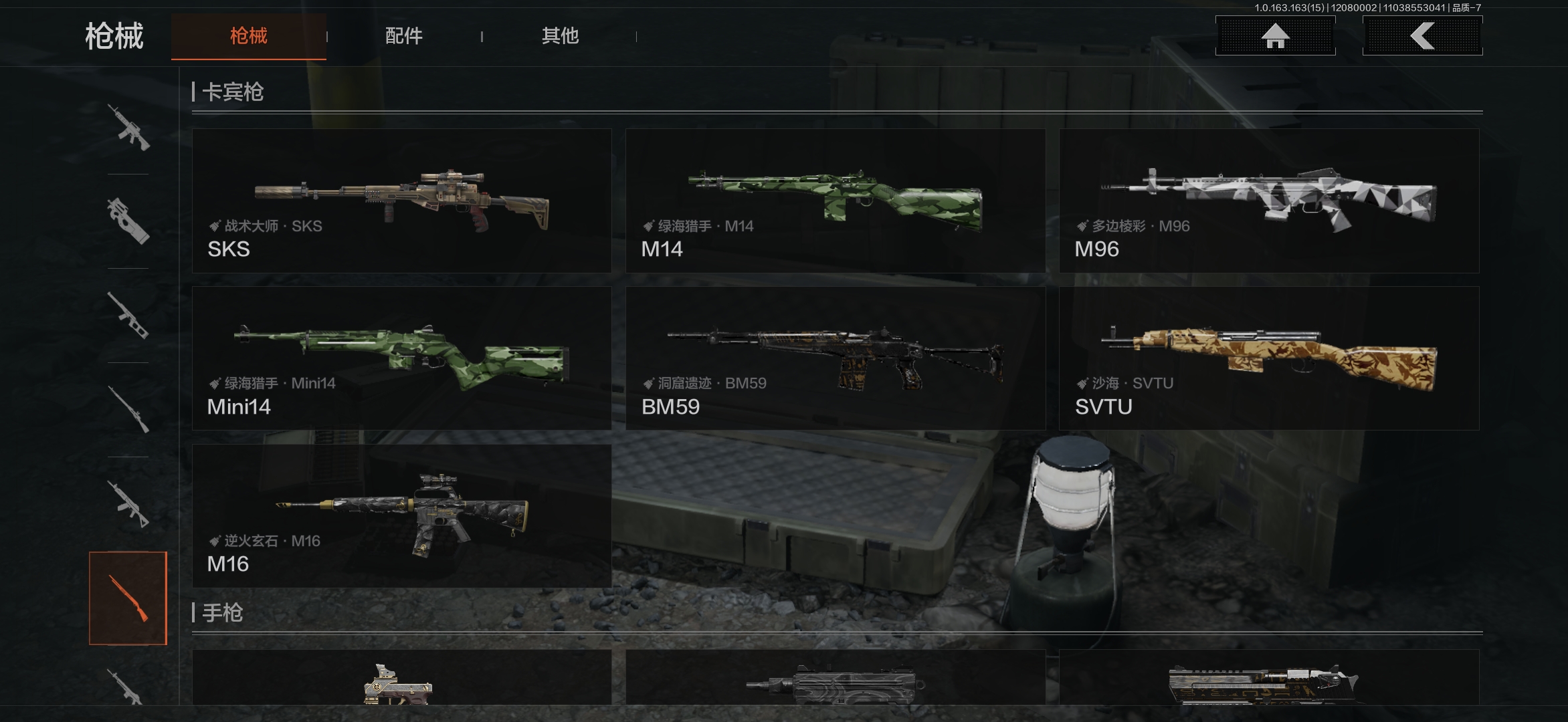Choose the green camo M14 card
This screenshot has width=1568, height=722.
(835, 201)
